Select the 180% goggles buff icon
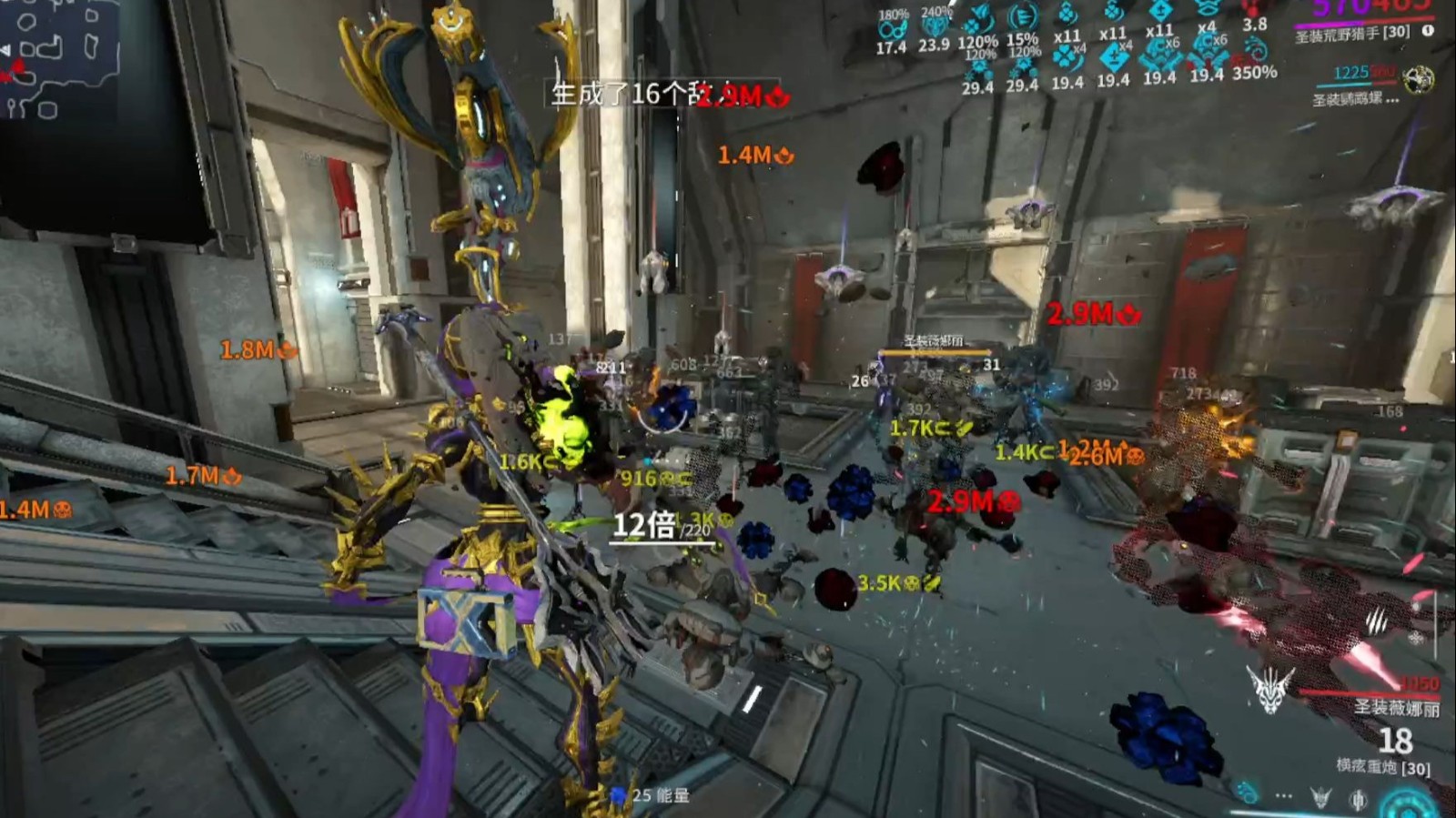 click(x=892, y=28)
